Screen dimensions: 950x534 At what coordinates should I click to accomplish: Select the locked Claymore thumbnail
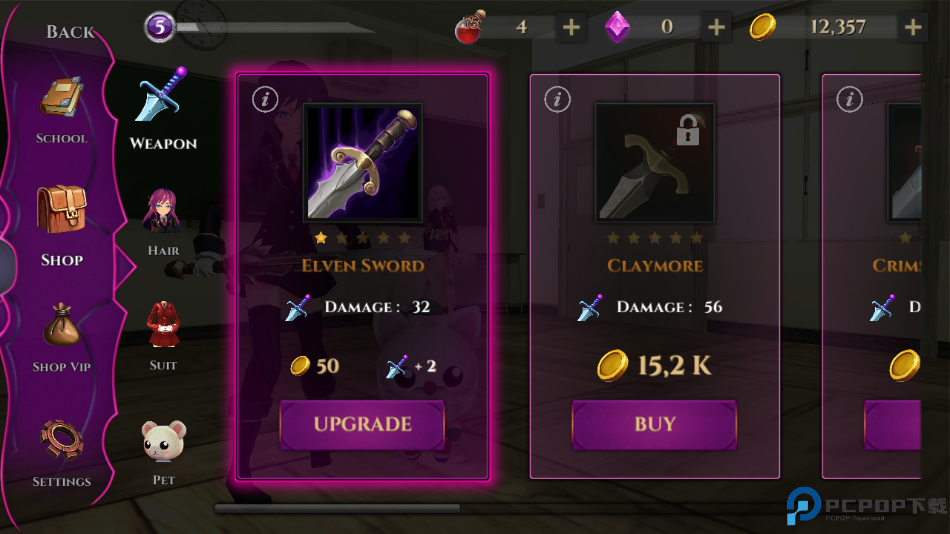(654, 162)
